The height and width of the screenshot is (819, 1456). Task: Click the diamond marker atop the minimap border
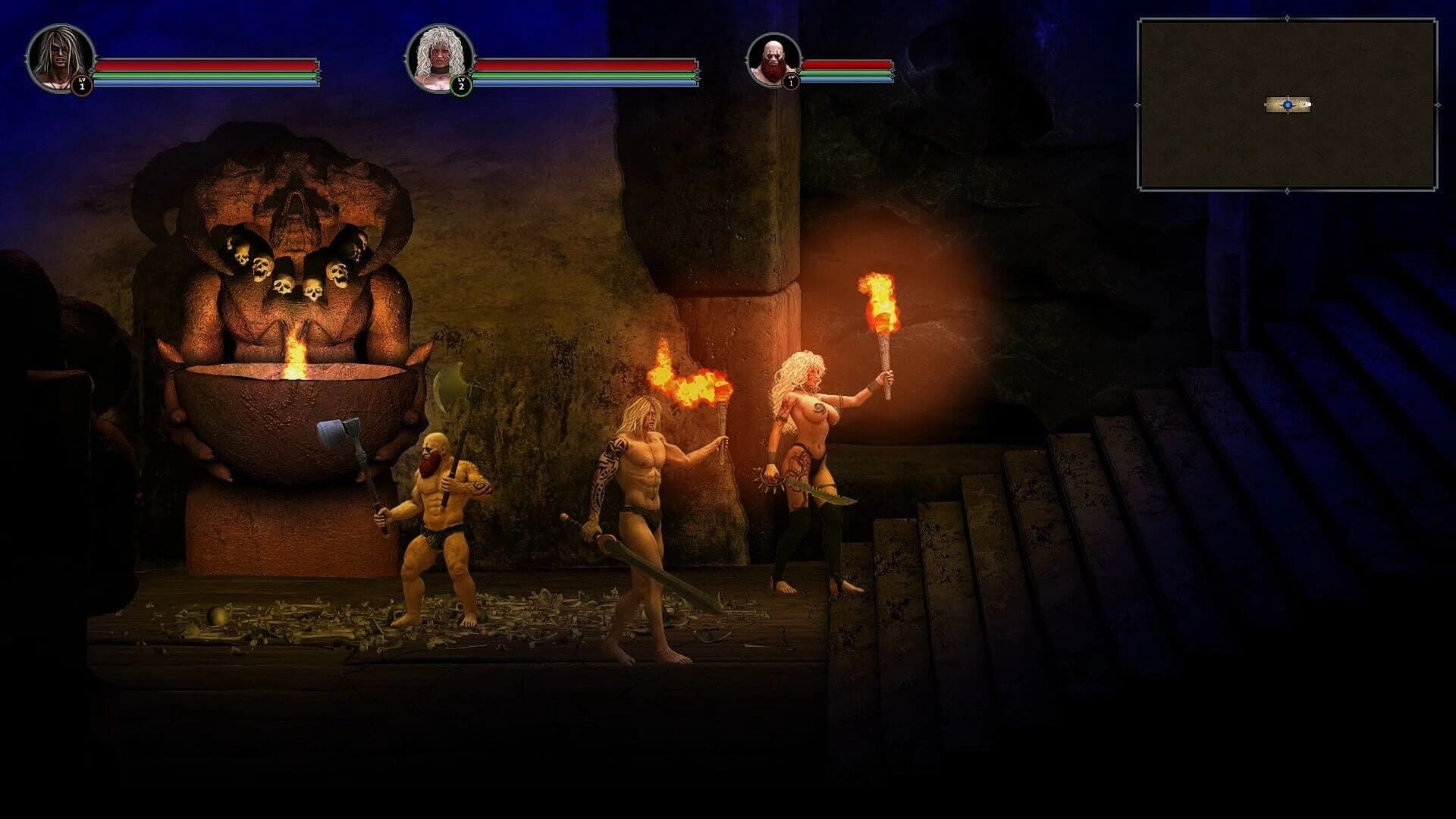pyautogui.click(x=1287, y=18)
